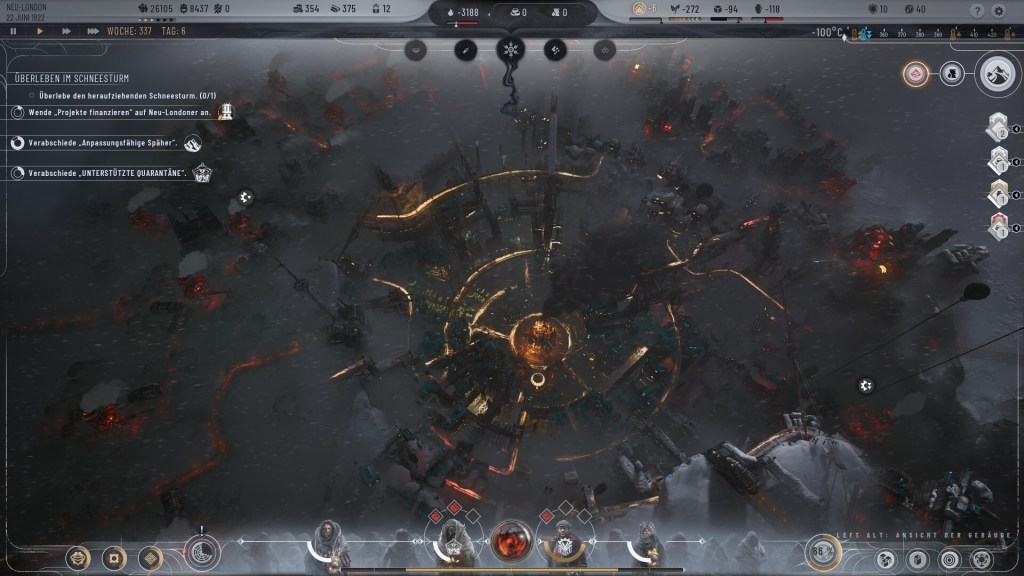Open the topmost hexagon badge showing 2
Image resolution: width=1024 pixels, height=576 pixels.
[x=998, y=129]
